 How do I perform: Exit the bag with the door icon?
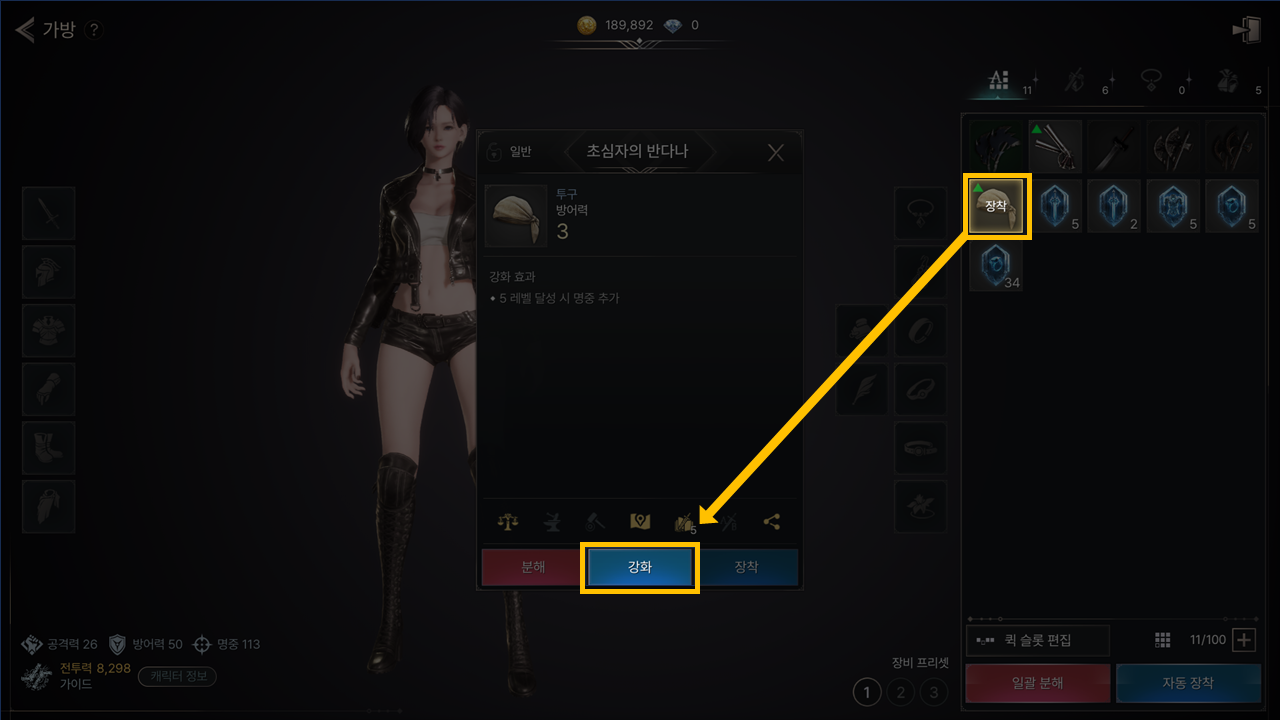pyautogui.click(x=1246, y=30)
